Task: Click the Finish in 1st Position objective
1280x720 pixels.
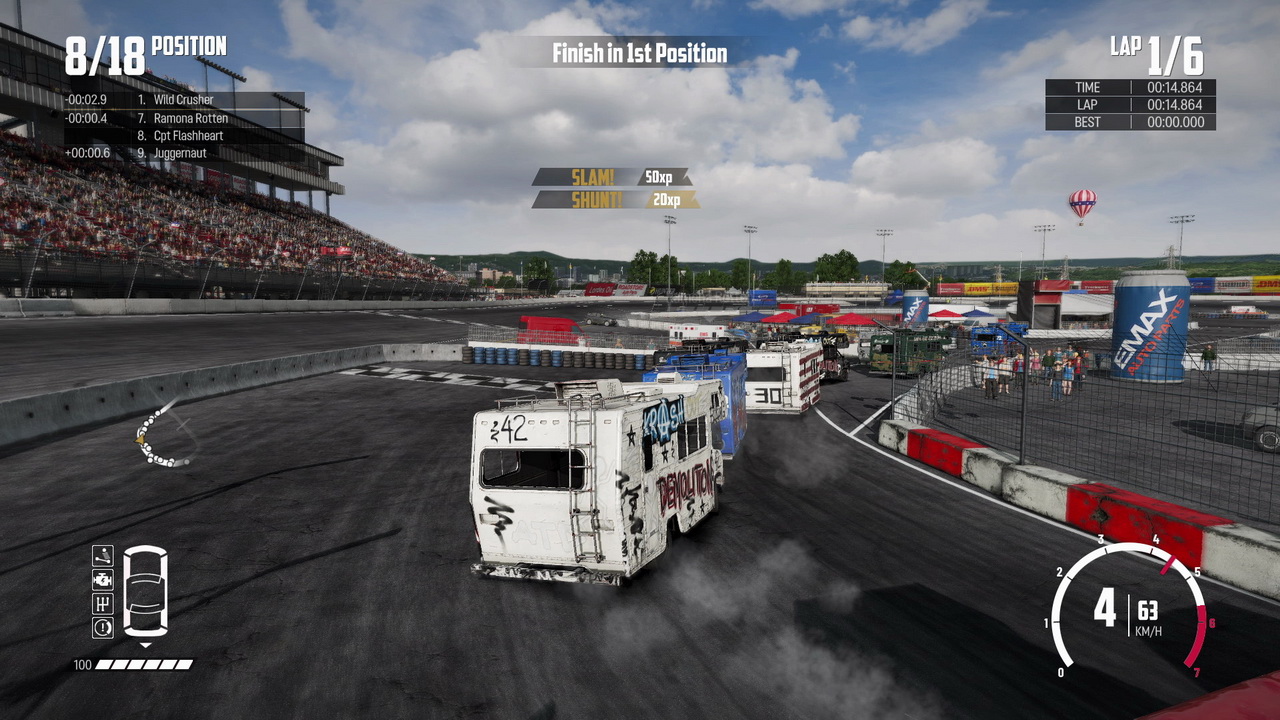Action: click(x=640, y=53)
